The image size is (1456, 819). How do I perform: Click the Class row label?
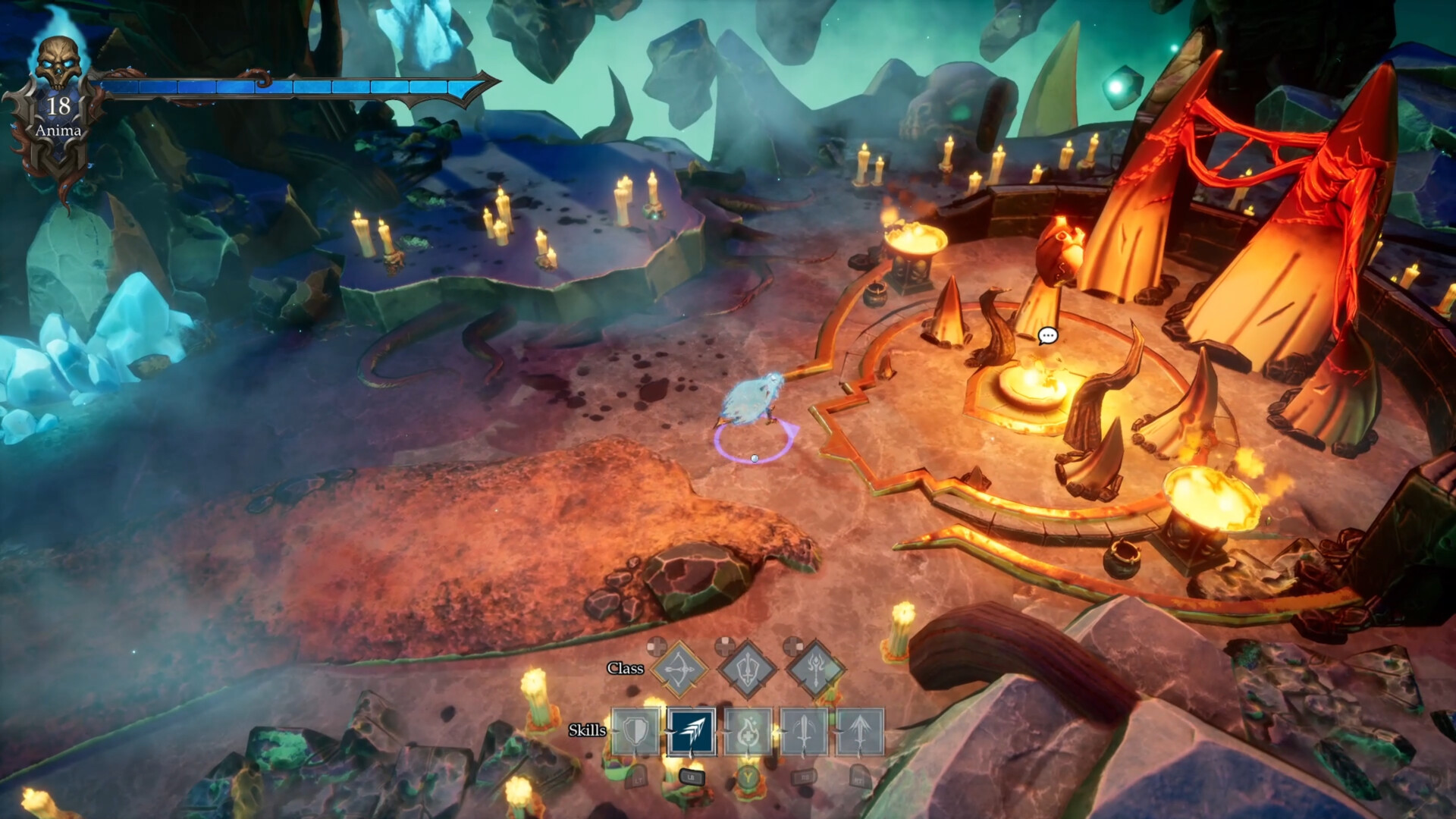point(626,669)
